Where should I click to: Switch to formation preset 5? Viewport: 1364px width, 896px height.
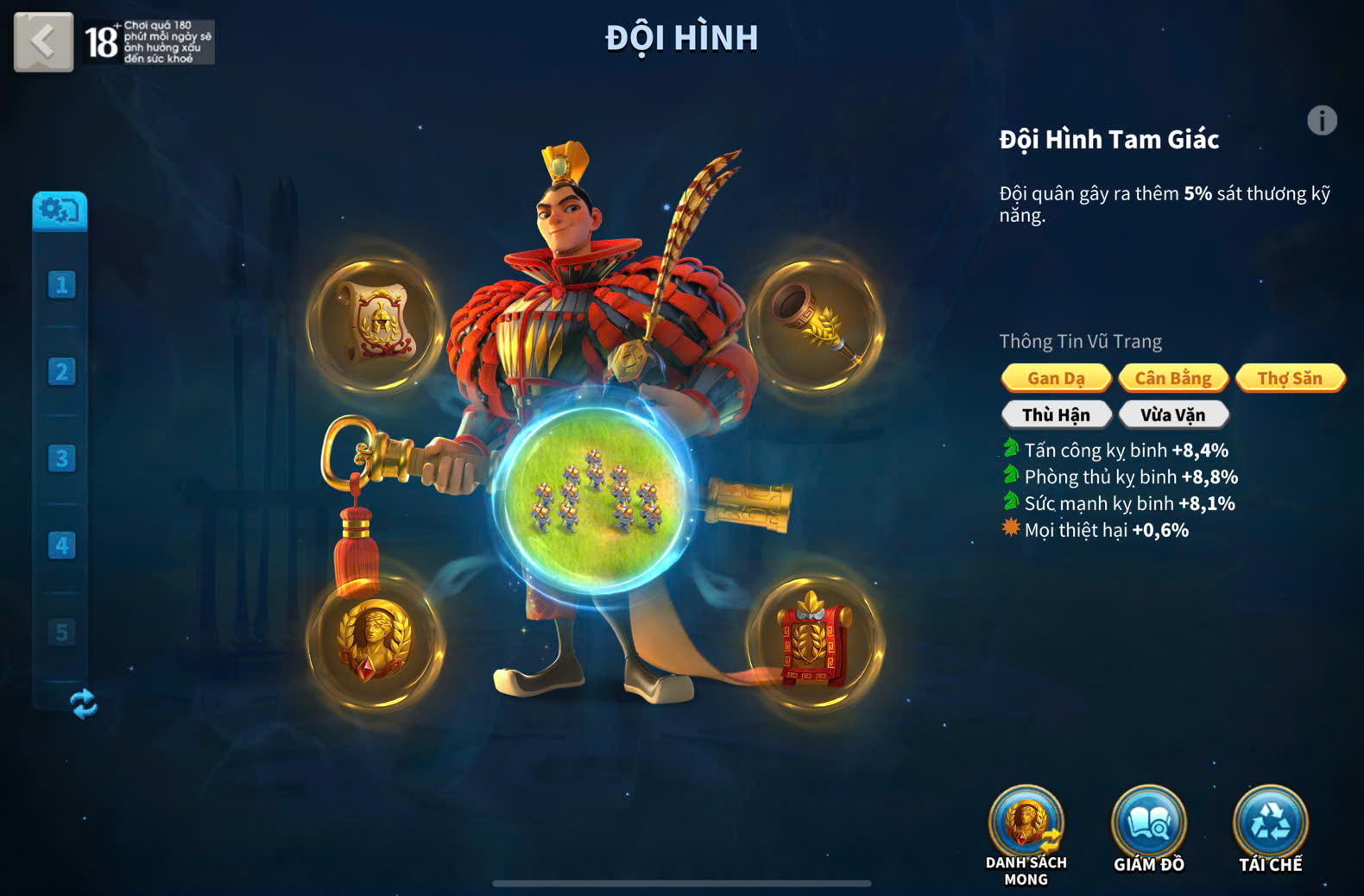(61, 632)
